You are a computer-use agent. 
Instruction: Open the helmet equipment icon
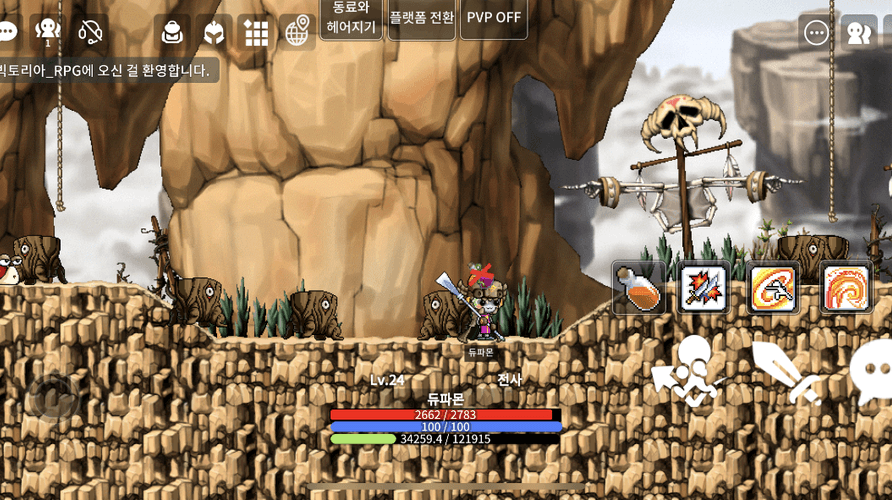[214, 32]
